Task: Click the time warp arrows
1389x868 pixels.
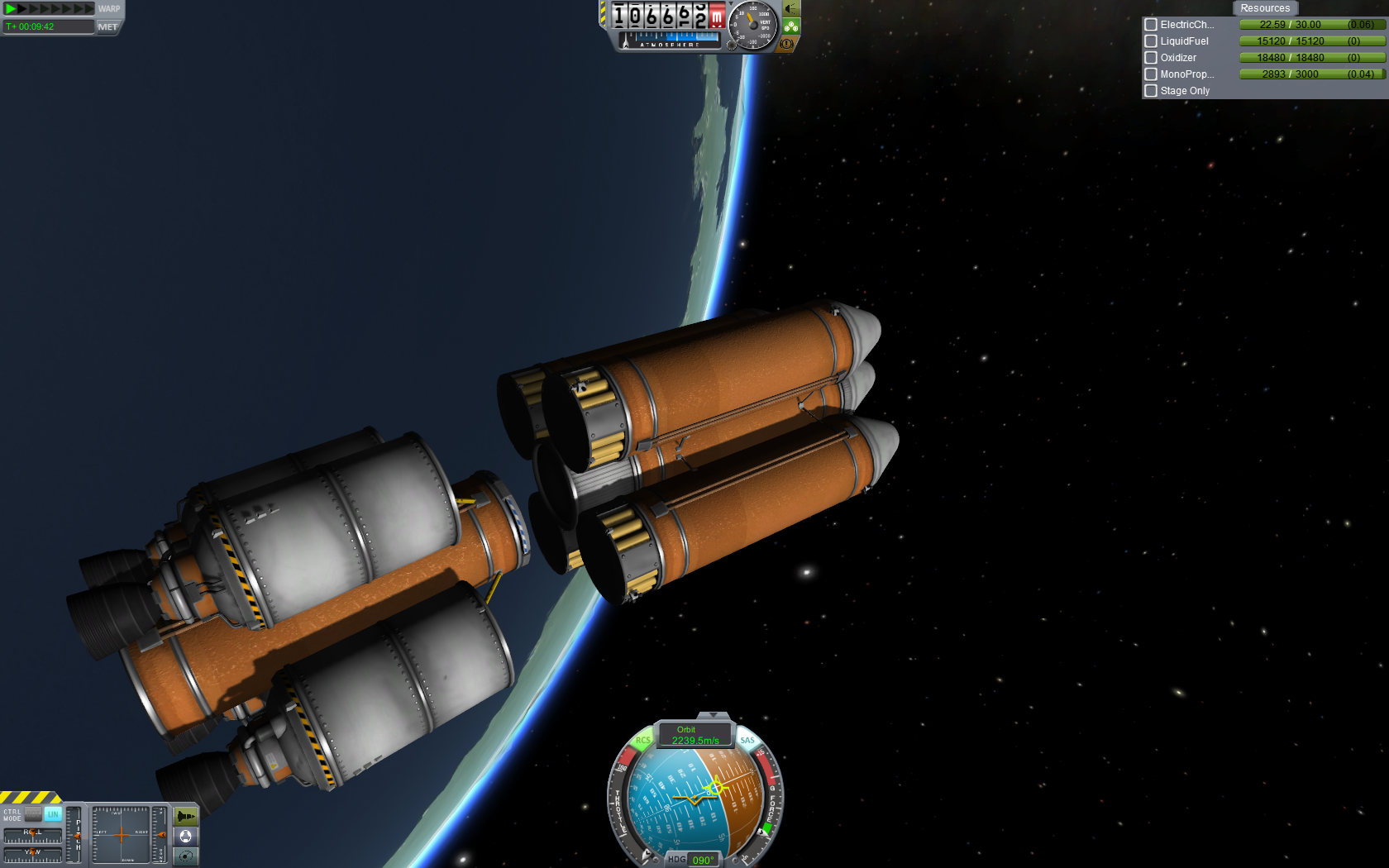Action: pyautogui.click(x=50, y=9)
